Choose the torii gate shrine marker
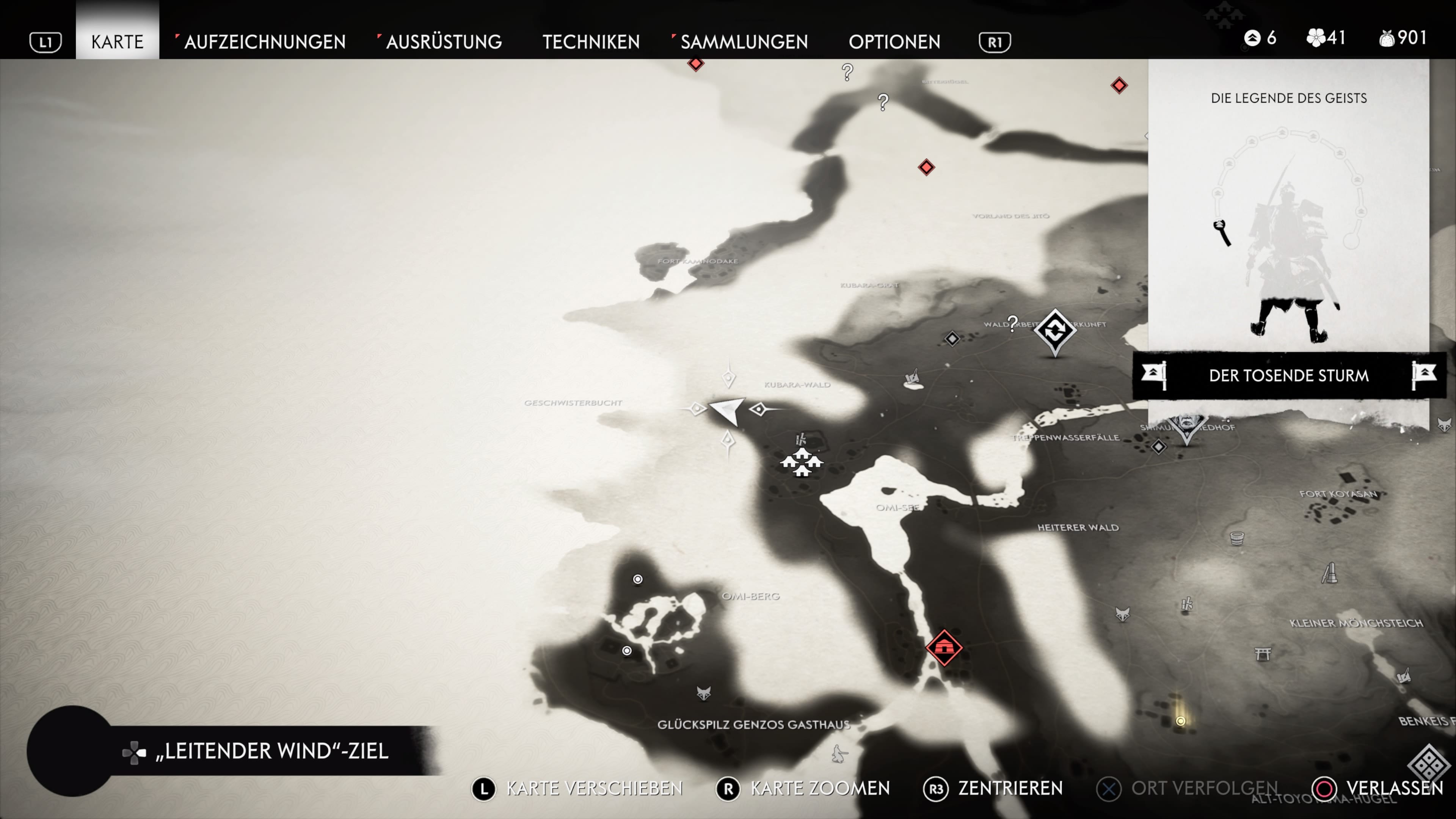 click(1263, 654)
